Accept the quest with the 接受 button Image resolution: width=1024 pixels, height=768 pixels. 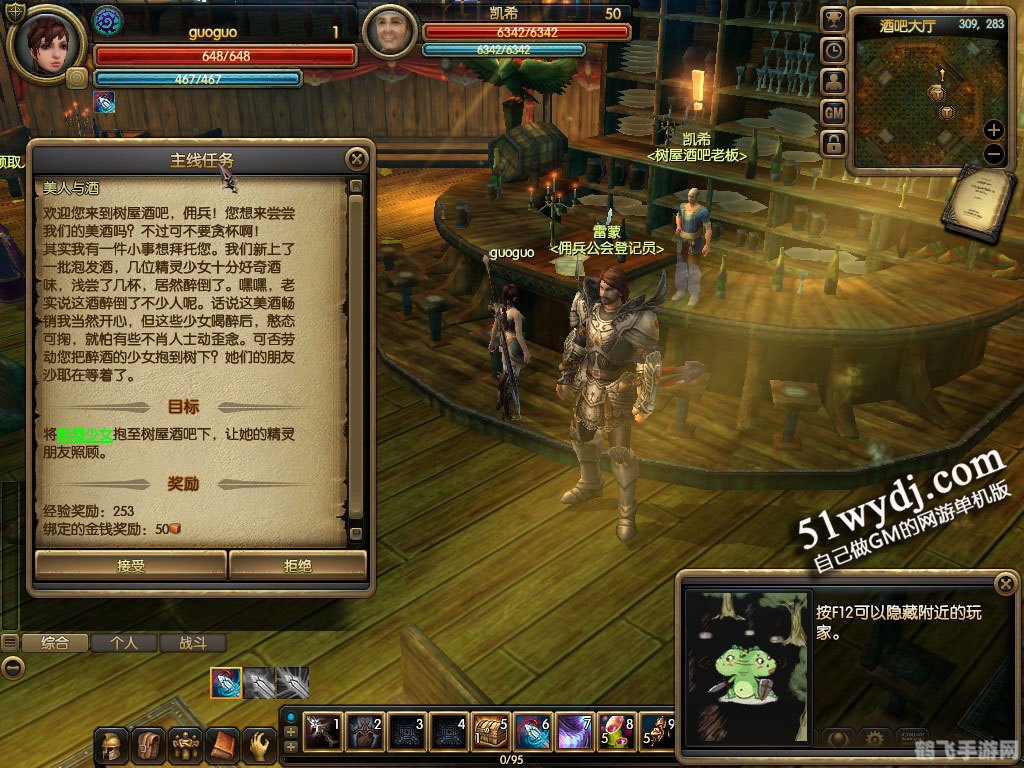pos(130,565)
